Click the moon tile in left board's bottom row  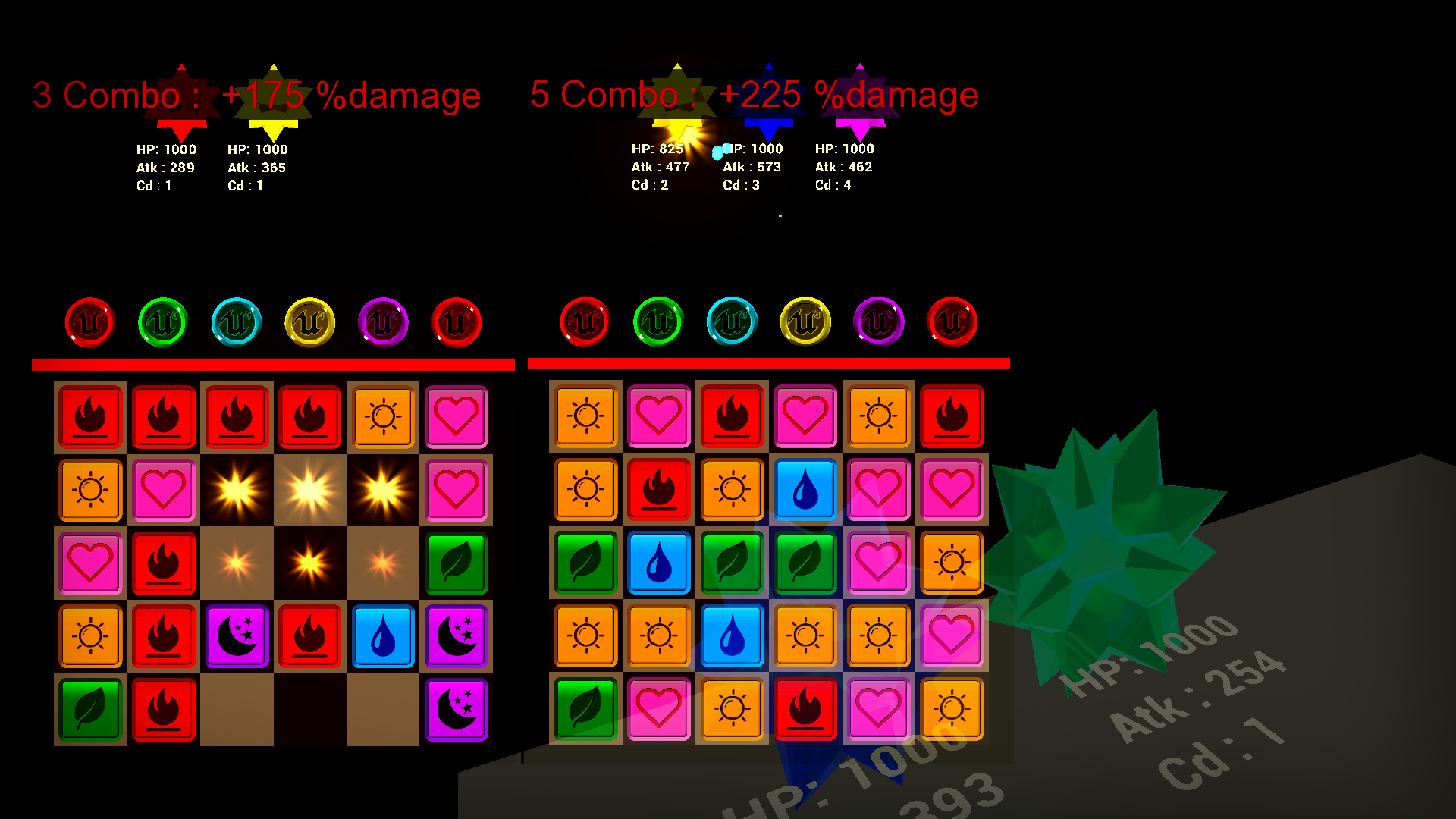(456, 709)
